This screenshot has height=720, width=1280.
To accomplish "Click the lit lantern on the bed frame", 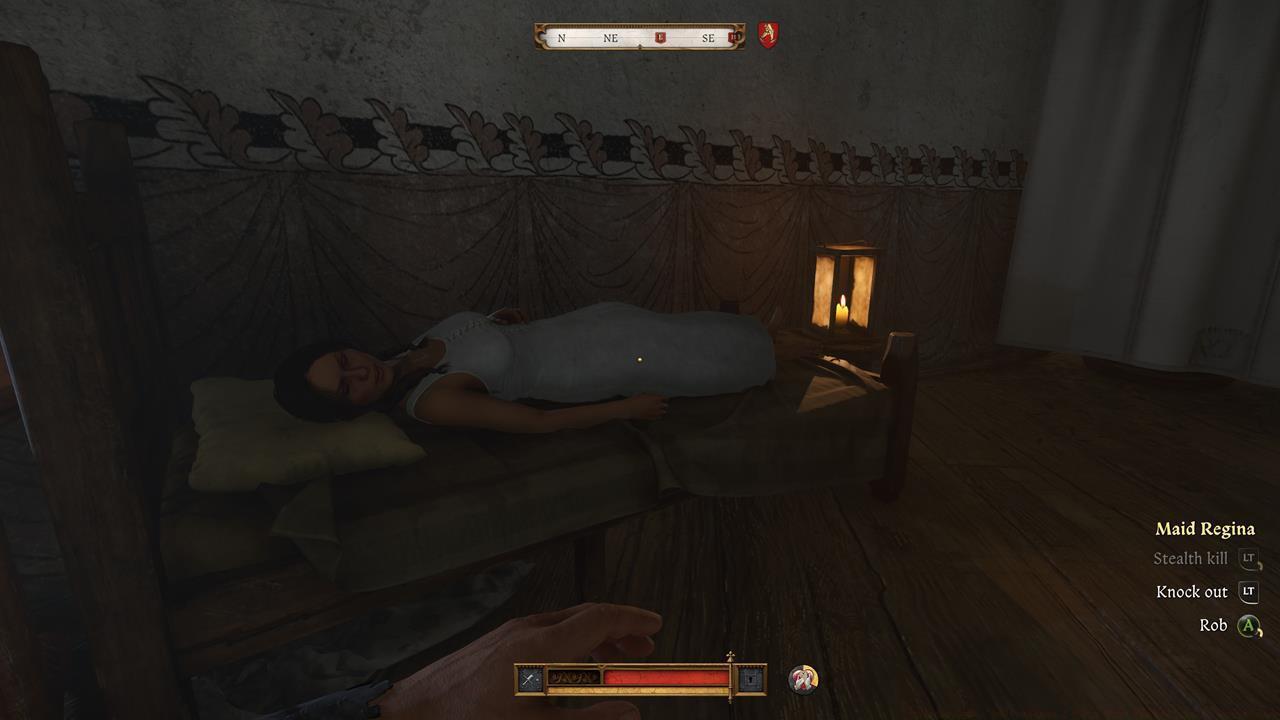I will pyautogui.click(x=844, y=288).
